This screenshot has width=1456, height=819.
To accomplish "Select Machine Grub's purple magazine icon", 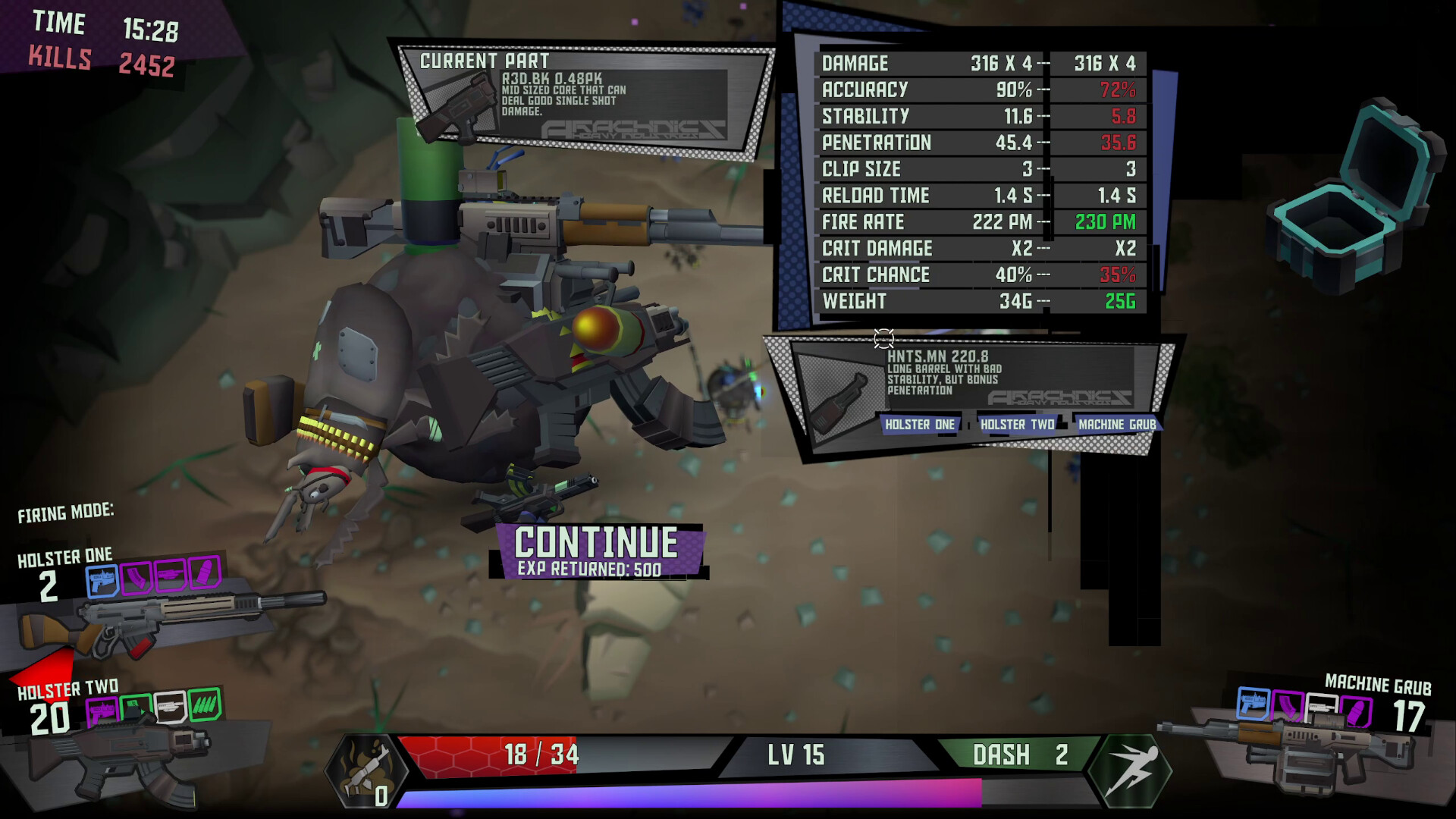I will point(1287,707).
